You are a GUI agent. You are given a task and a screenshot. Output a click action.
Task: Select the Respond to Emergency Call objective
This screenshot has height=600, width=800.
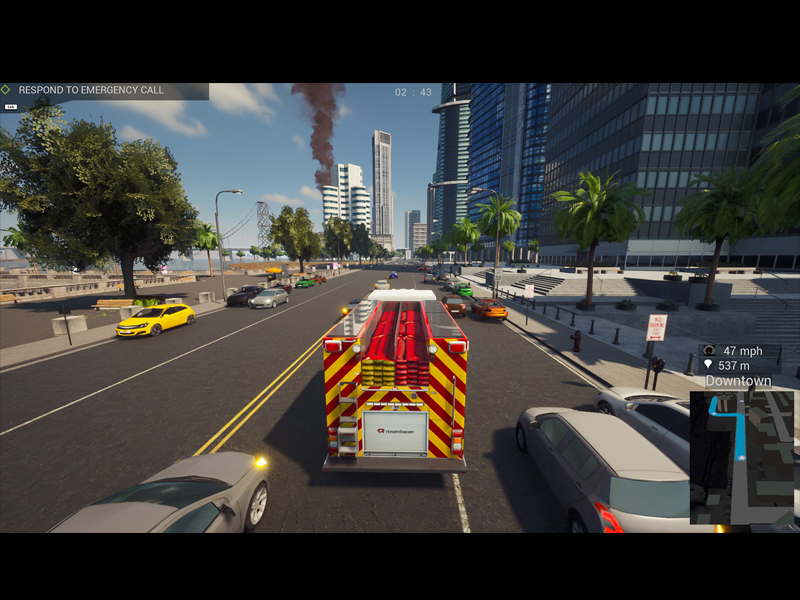click(x=91, y=90)
